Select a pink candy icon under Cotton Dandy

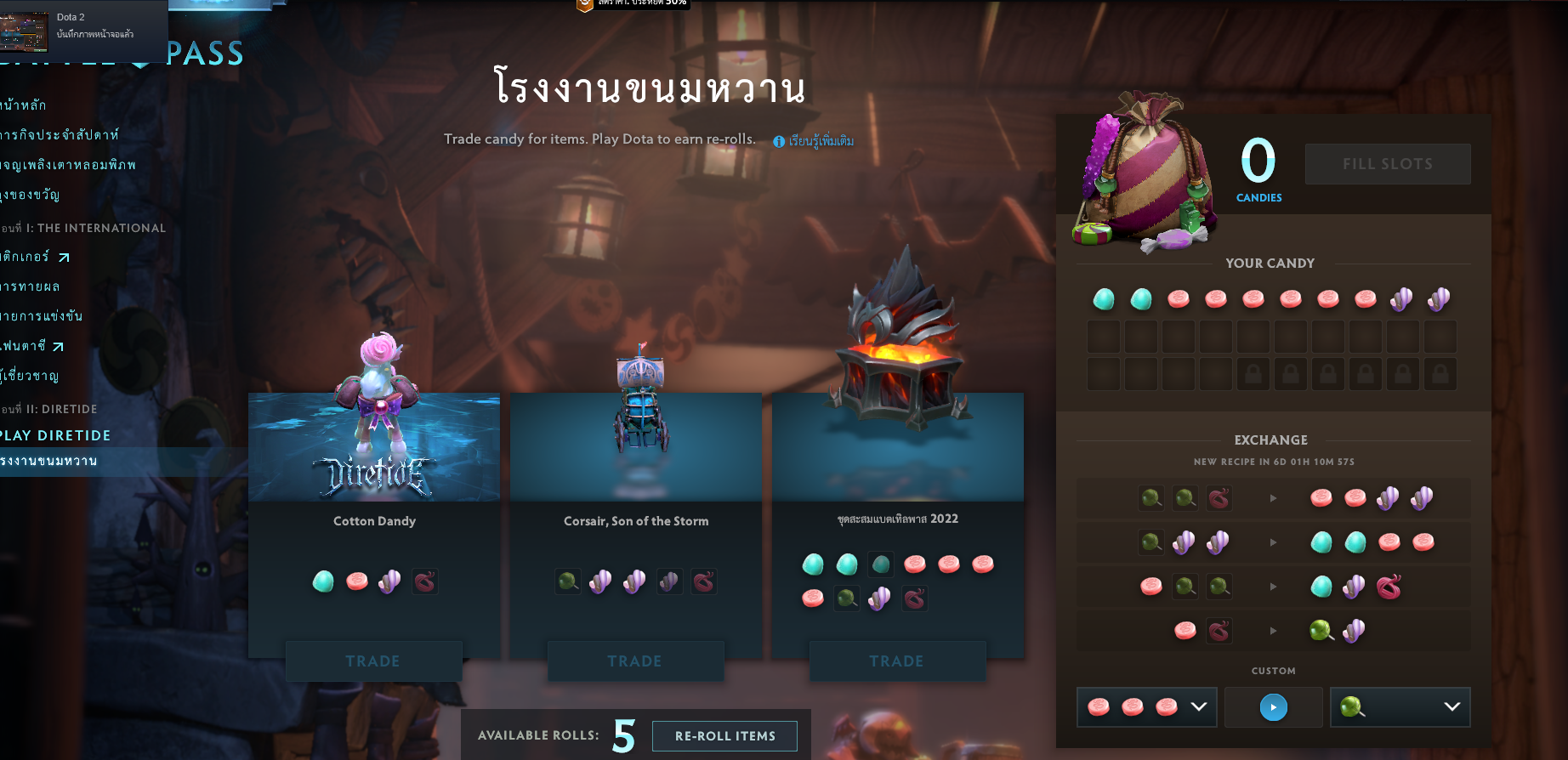click(x=356, y=581)
